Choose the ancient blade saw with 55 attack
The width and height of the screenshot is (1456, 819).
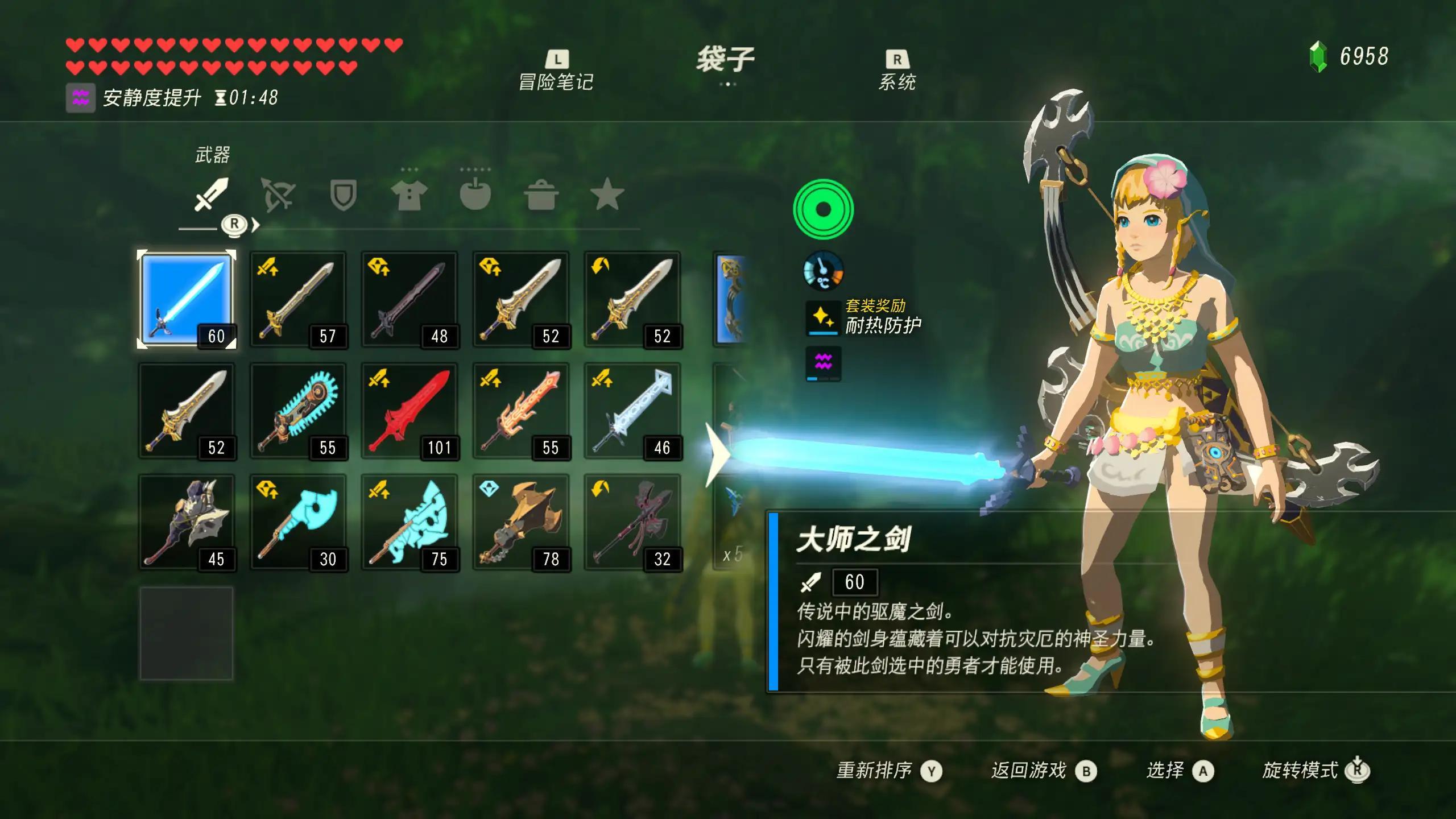coord(298,411)
